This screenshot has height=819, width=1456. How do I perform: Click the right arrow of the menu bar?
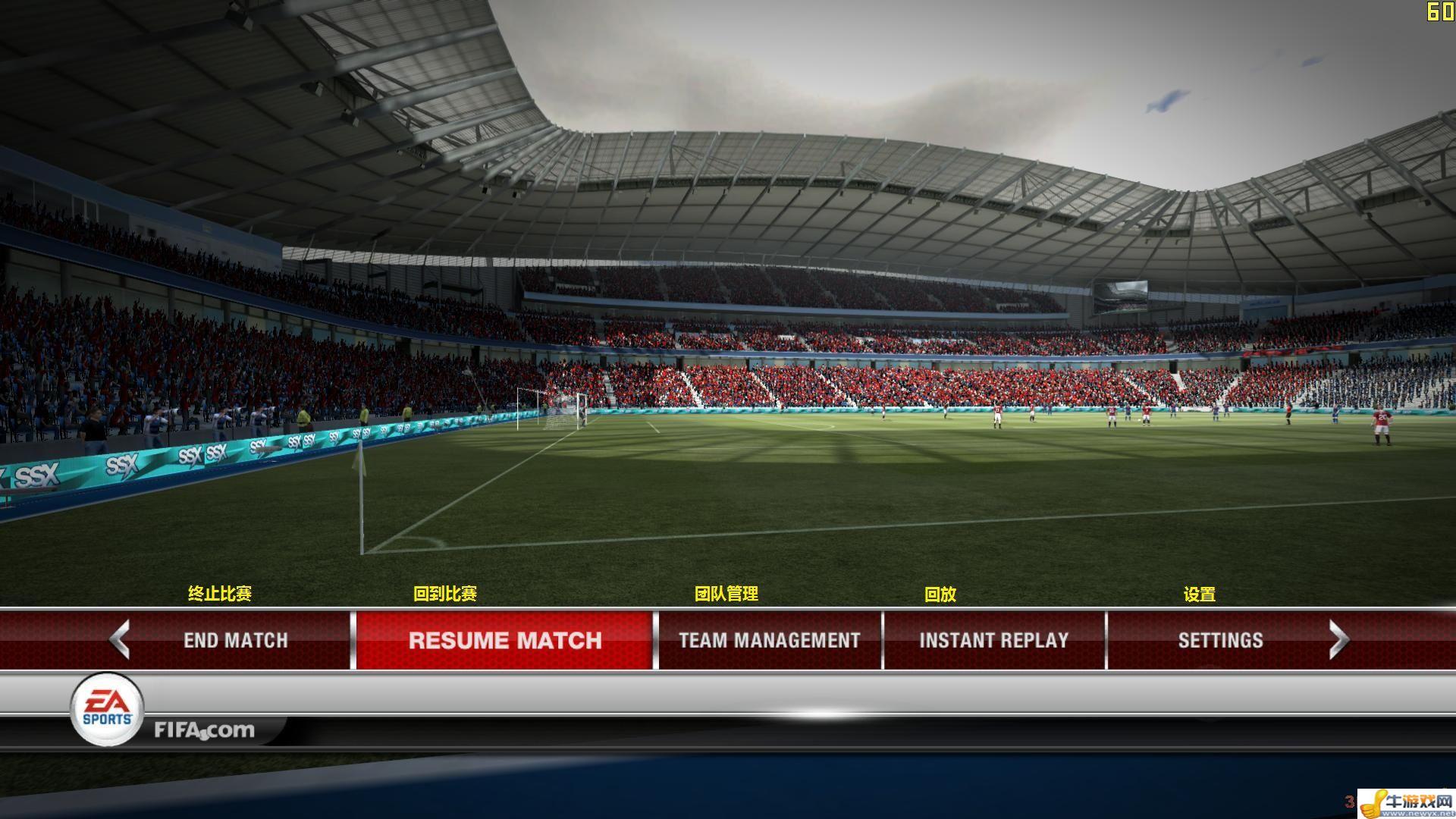click(x=1338, y=640)
